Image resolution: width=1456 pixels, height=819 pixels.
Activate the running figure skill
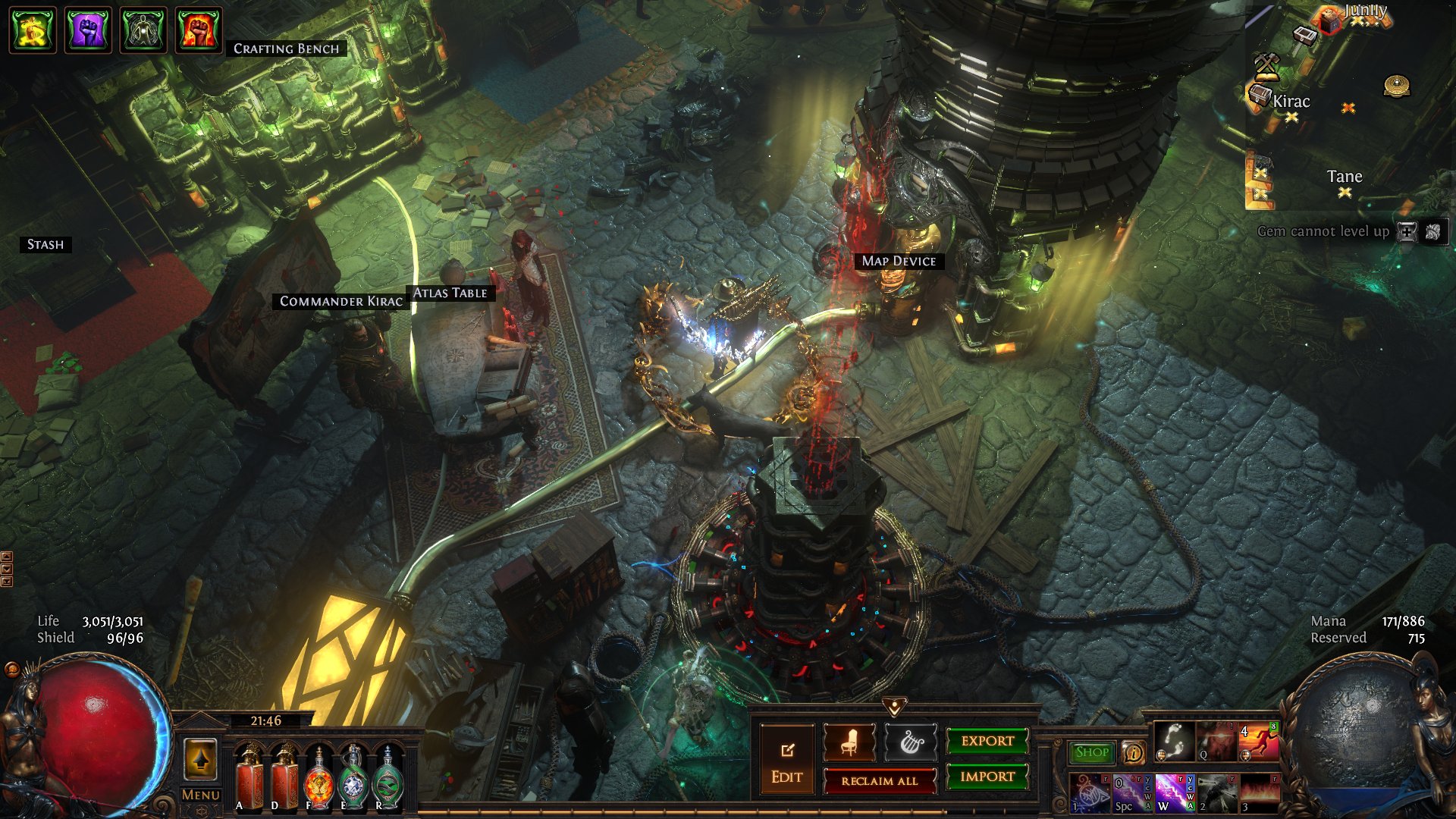point(1258,741)
